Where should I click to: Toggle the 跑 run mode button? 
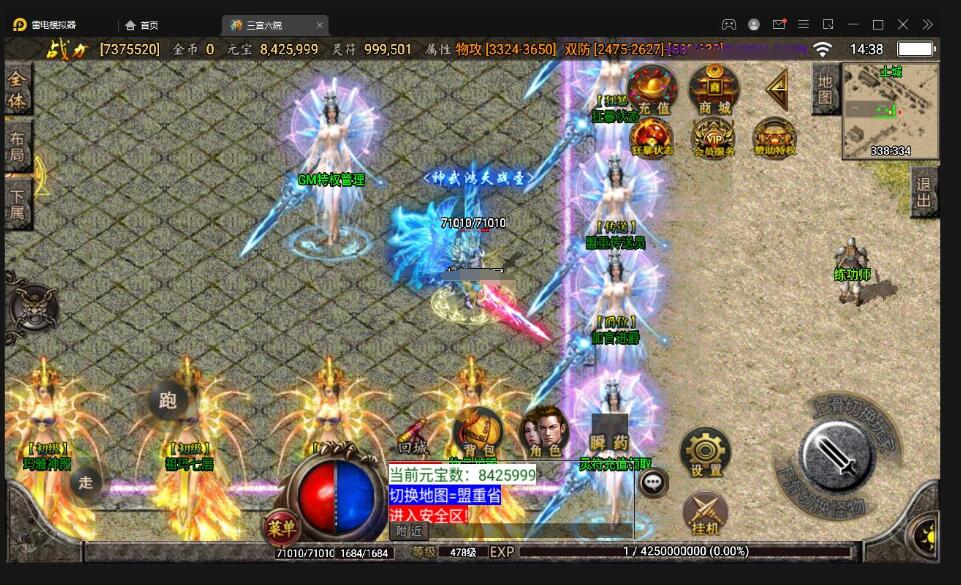click(168, 401)
